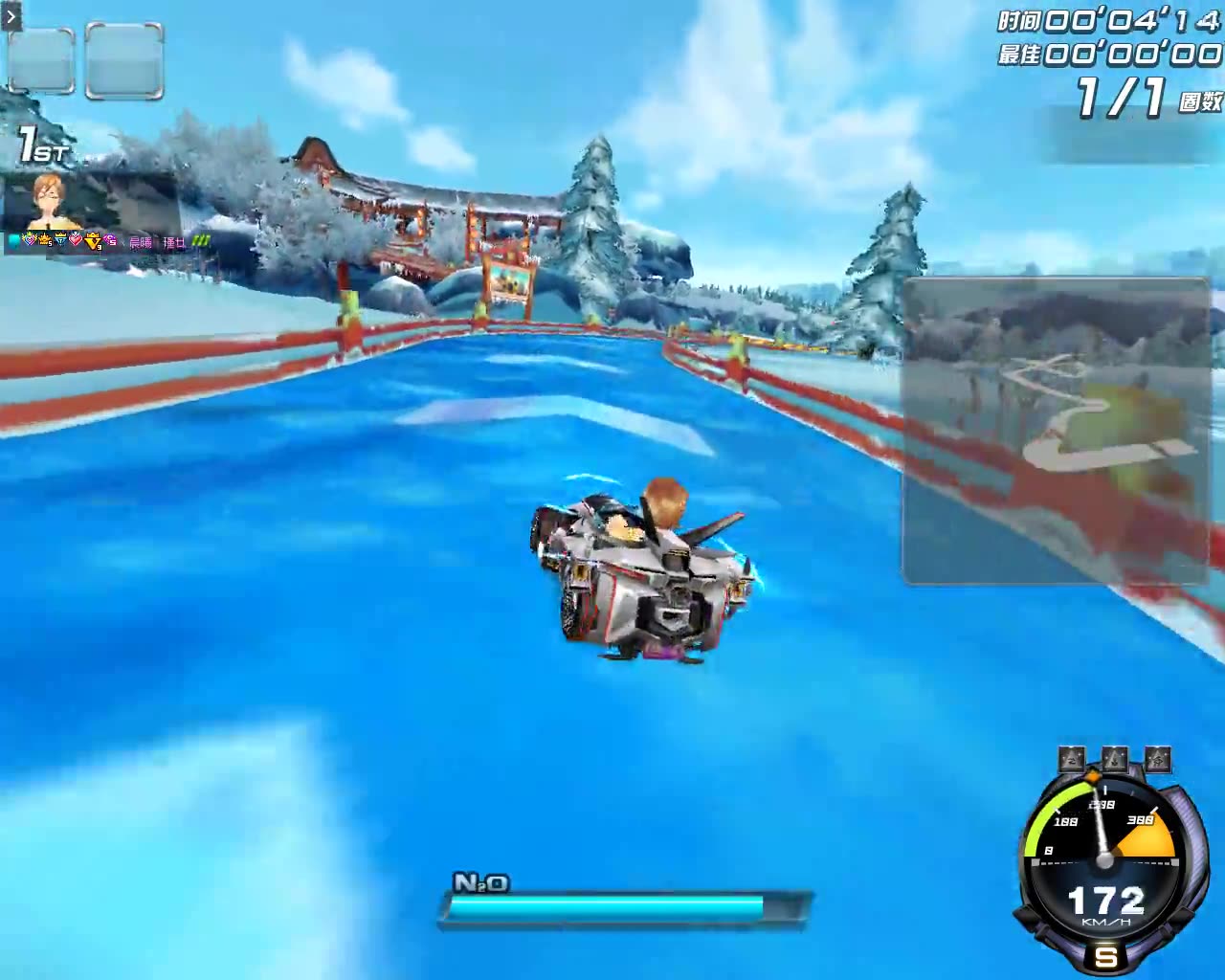Image resolution: width=1225 pixels, height=980 pixels.
Task: Expand the arrow panel in the top-left corner
Action: 11,15
